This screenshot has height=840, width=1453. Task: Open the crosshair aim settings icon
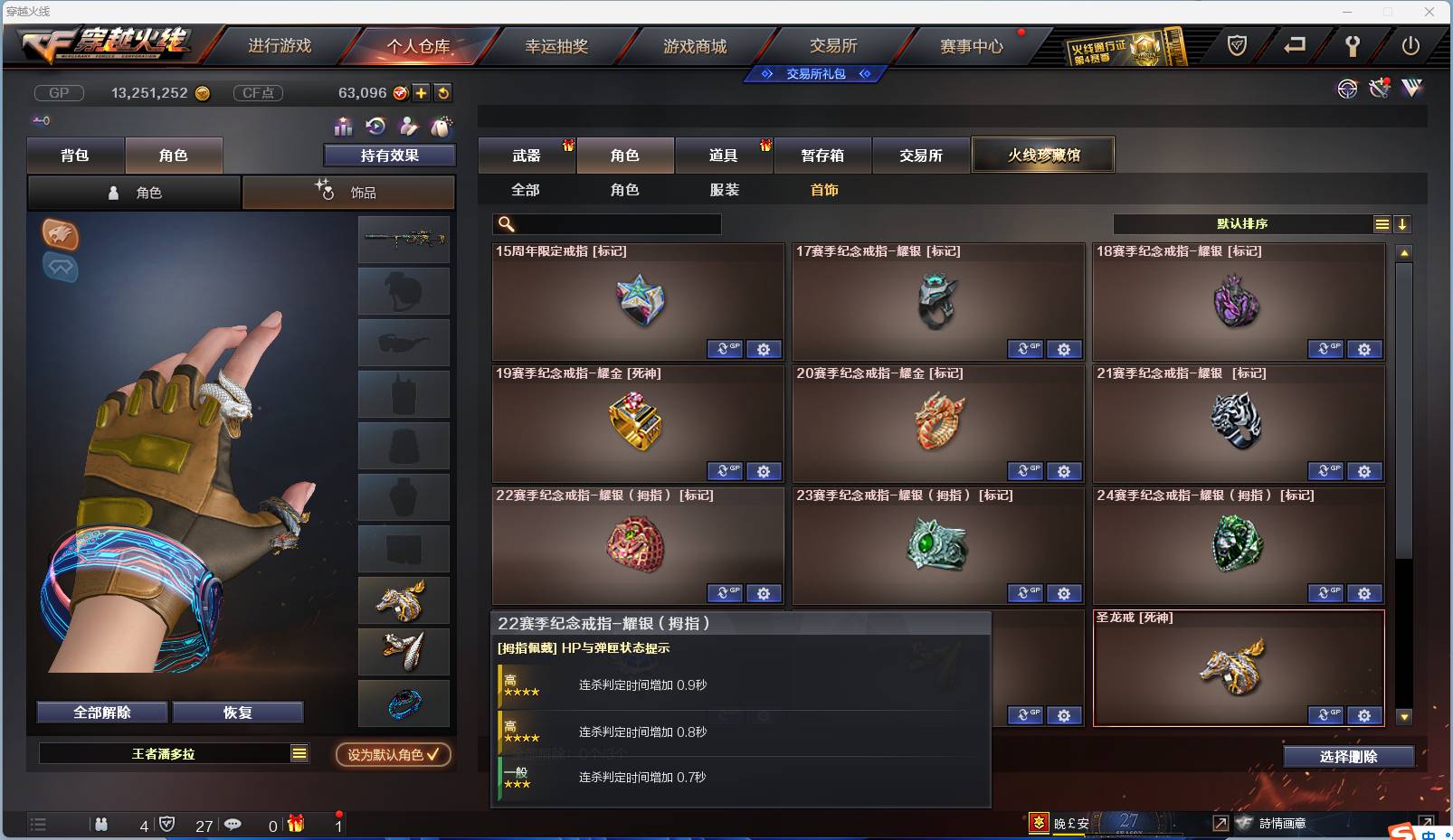pyautogui.click(x=1347, y=89)
